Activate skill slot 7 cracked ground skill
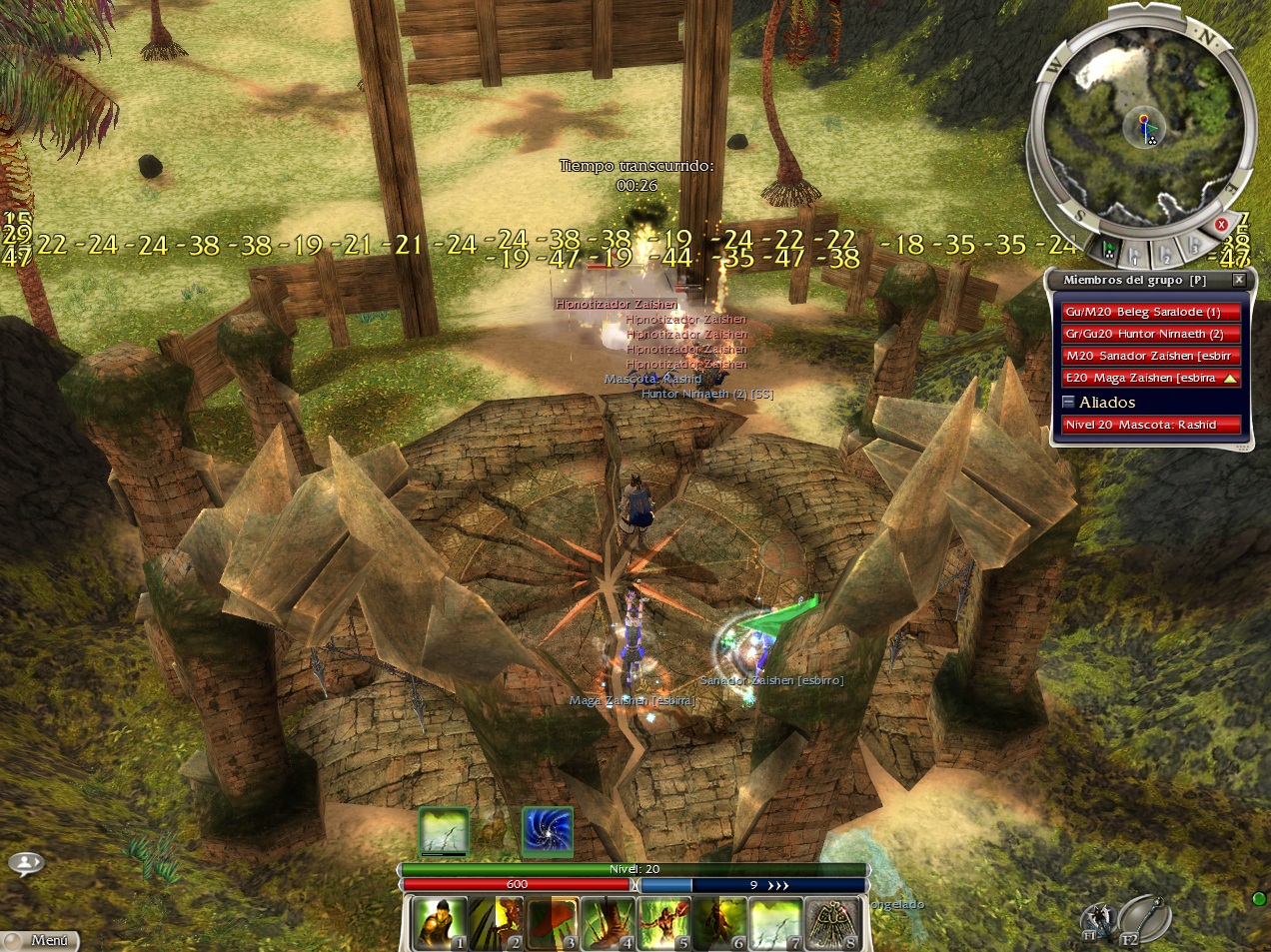Screen dimensions: 1271x952 click(776, 923)
